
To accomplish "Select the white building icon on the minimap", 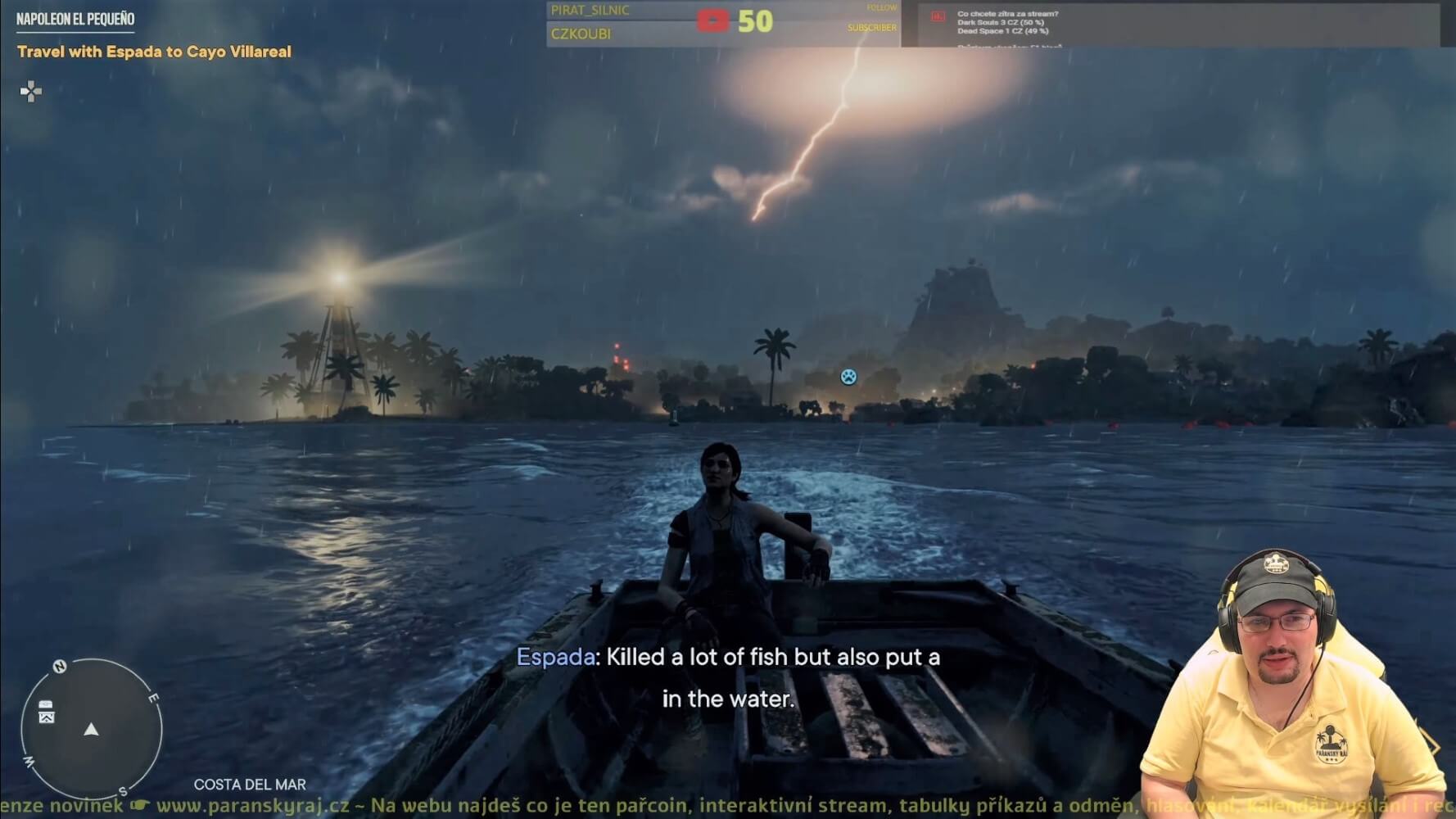I will 47,712.
